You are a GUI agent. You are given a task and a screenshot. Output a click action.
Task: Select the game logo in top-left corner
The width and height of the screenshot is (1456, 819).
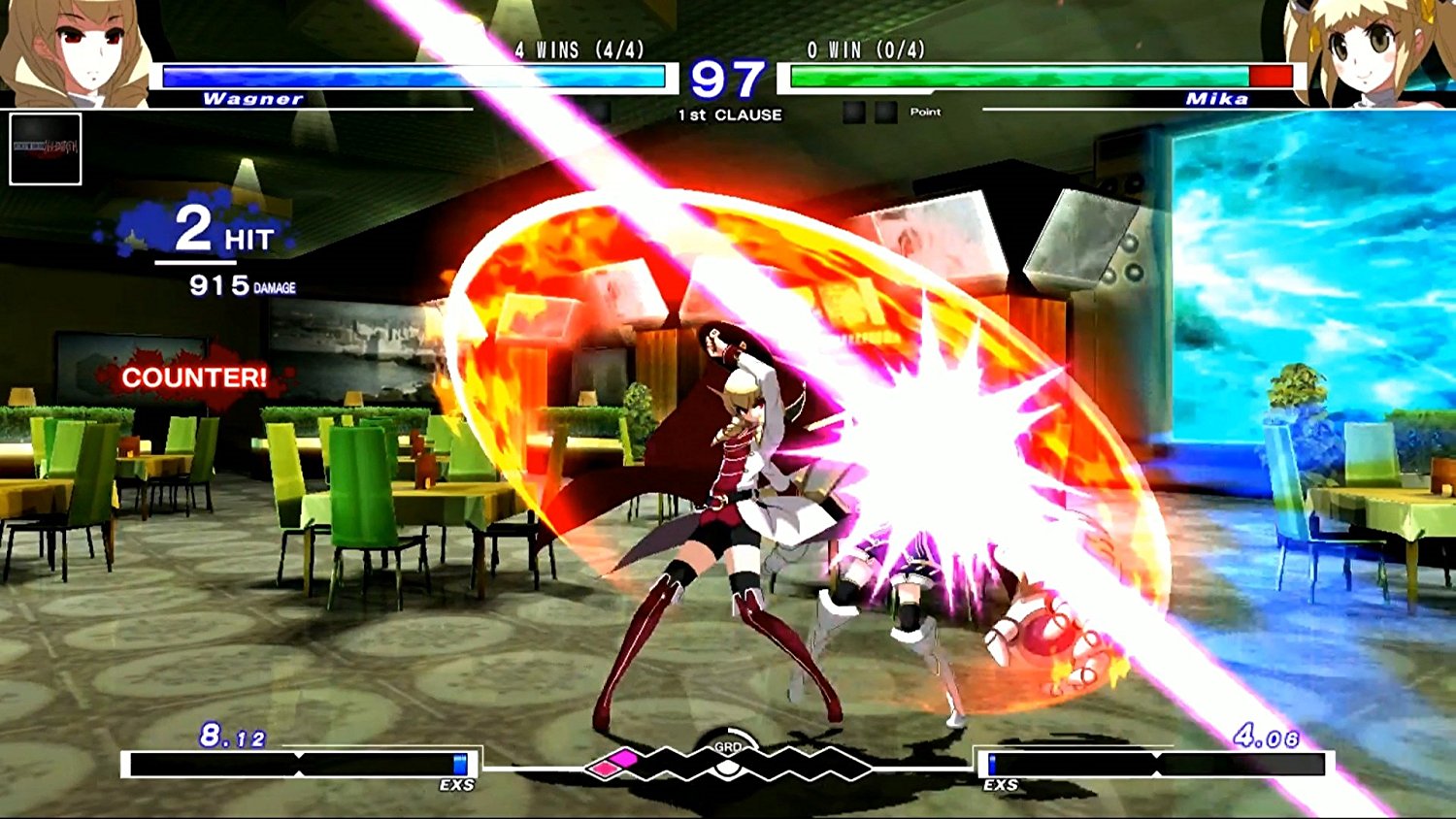tap(44, 147)
